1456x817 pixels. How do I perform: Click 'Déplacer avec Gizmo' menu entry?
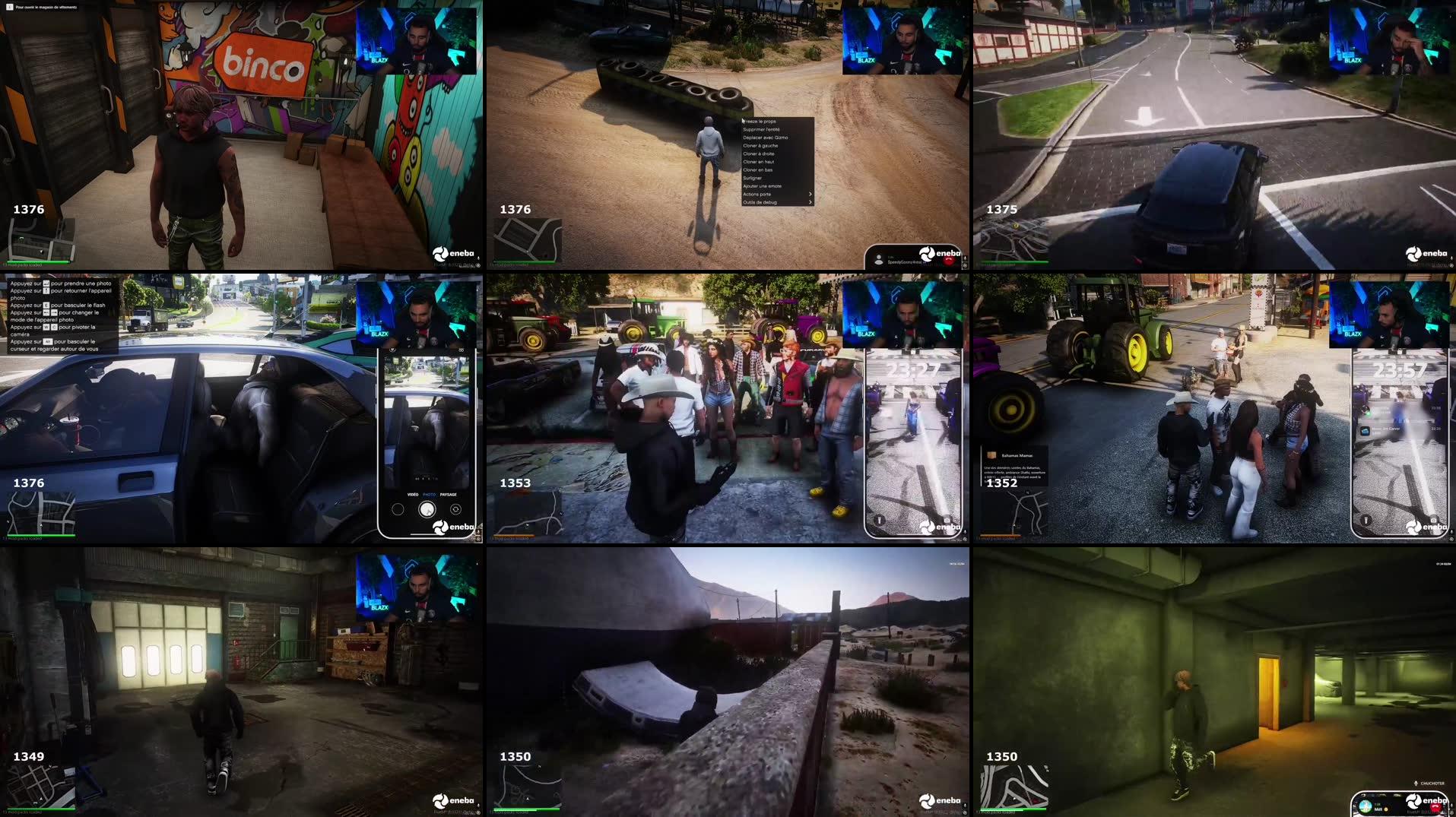coord(766,138)
